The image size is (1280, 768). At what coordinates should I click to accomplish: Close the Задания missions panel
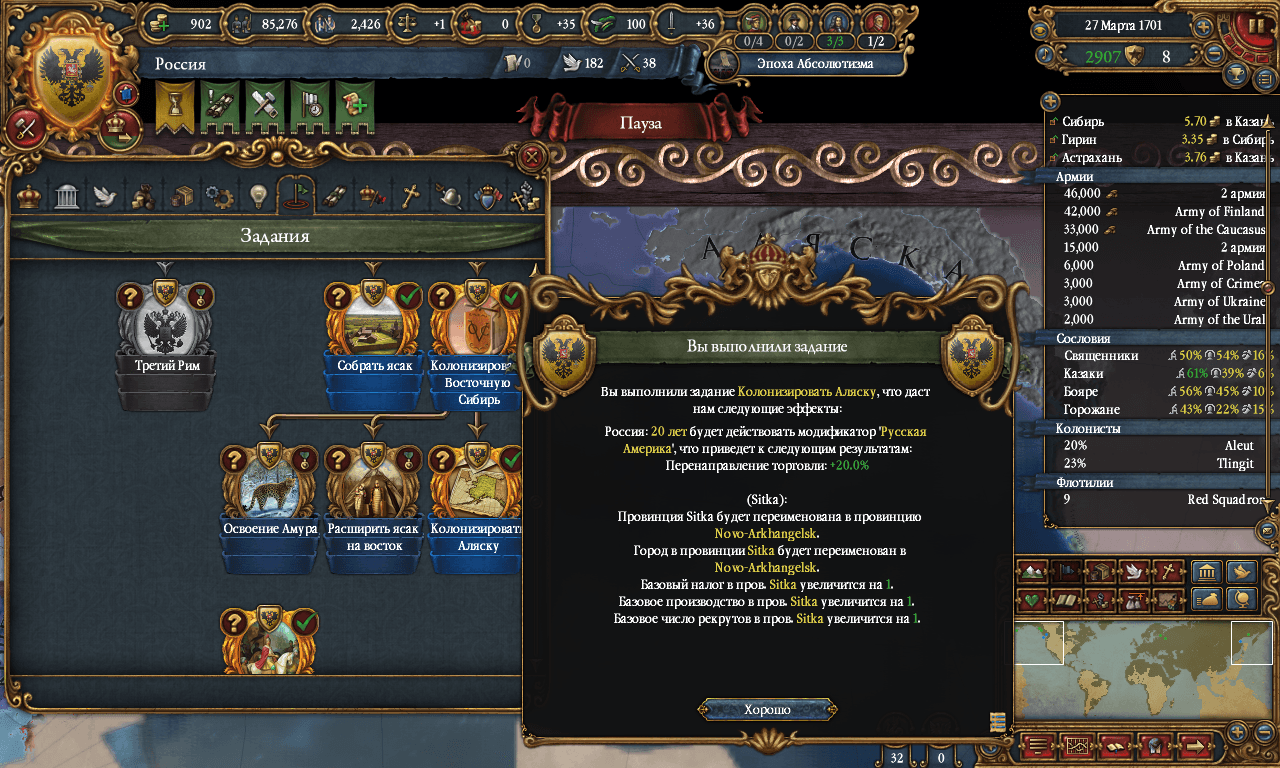pos(534,156)
